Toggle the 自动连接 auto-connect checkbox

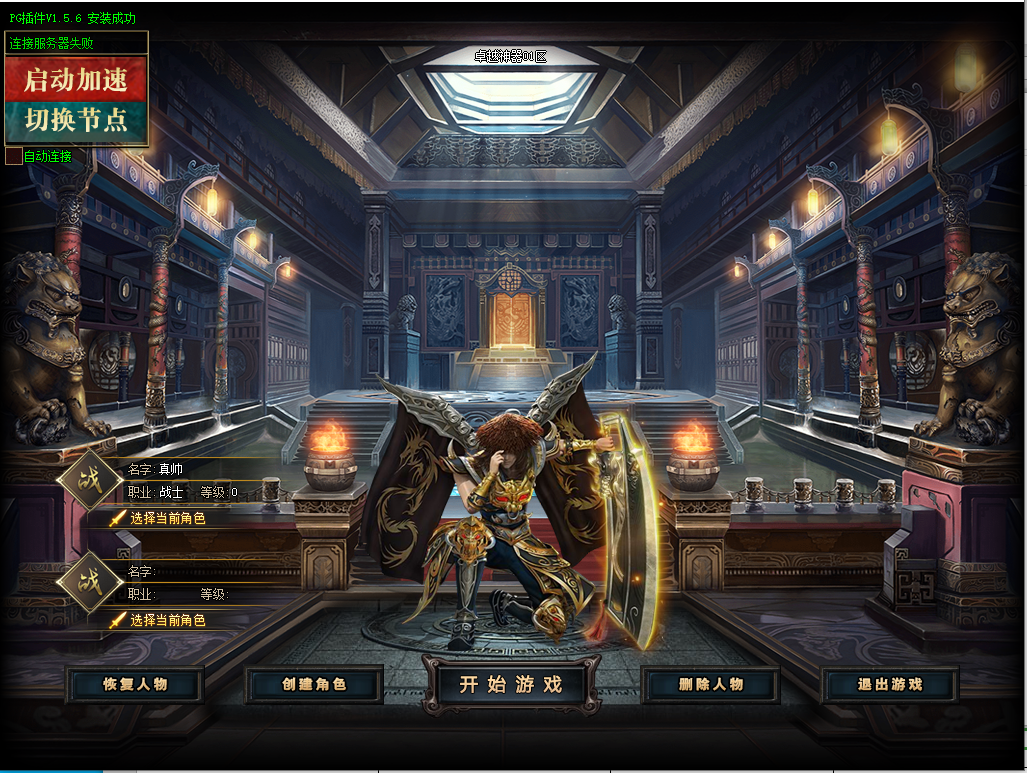point(13,156)
